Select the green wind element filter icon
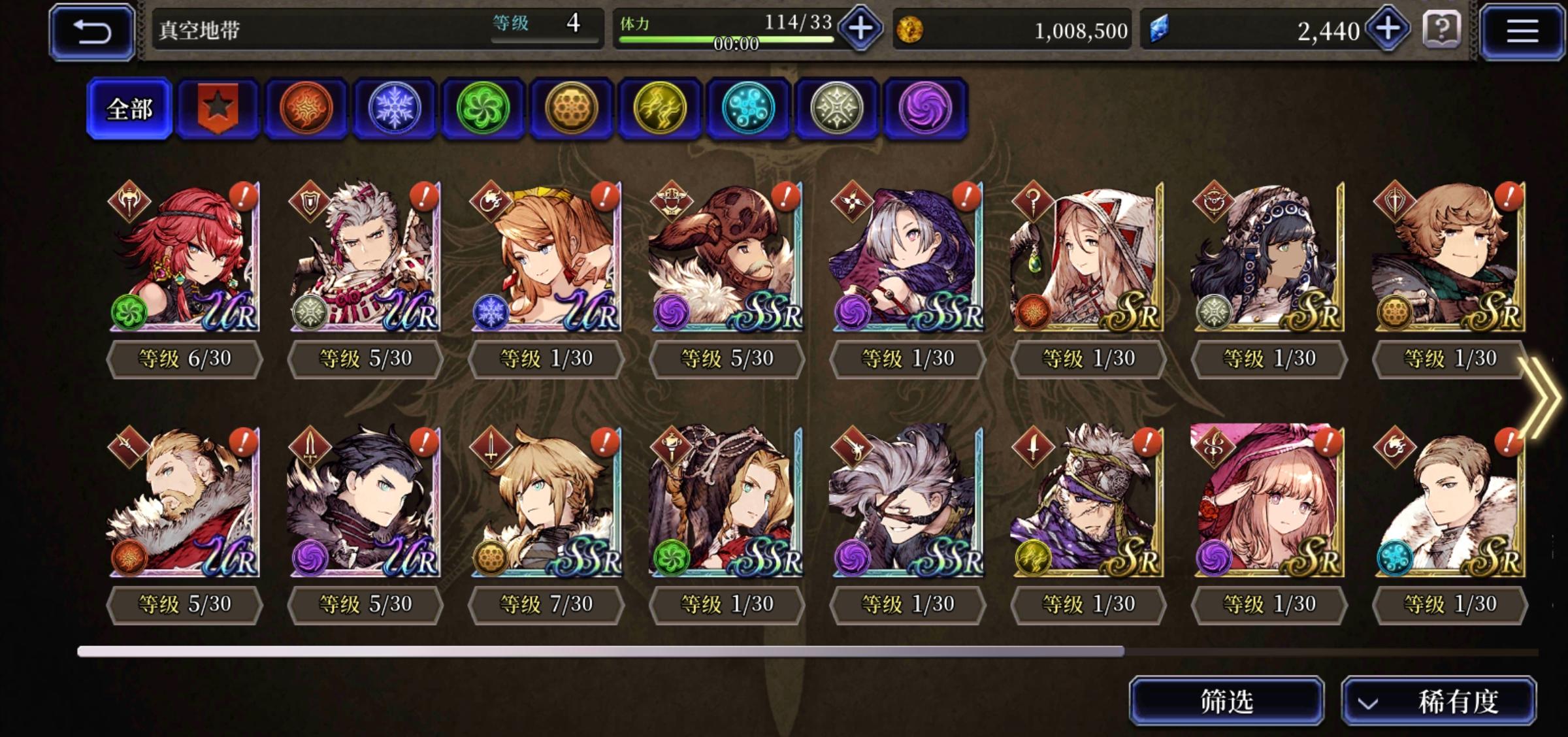 coord(483,108)
